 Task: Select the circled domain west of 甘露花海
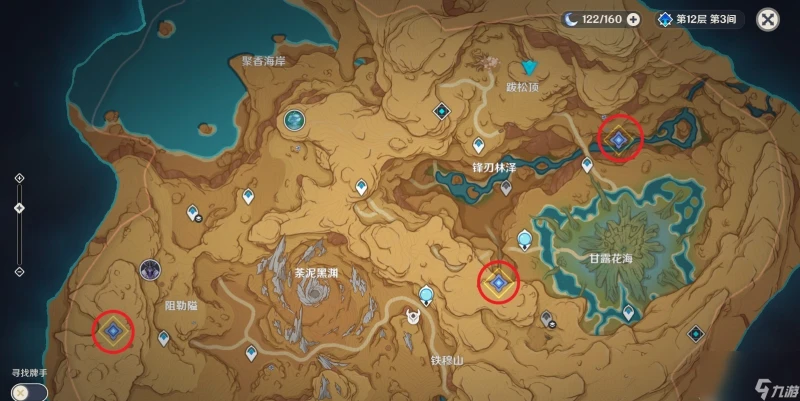point(498,284)
